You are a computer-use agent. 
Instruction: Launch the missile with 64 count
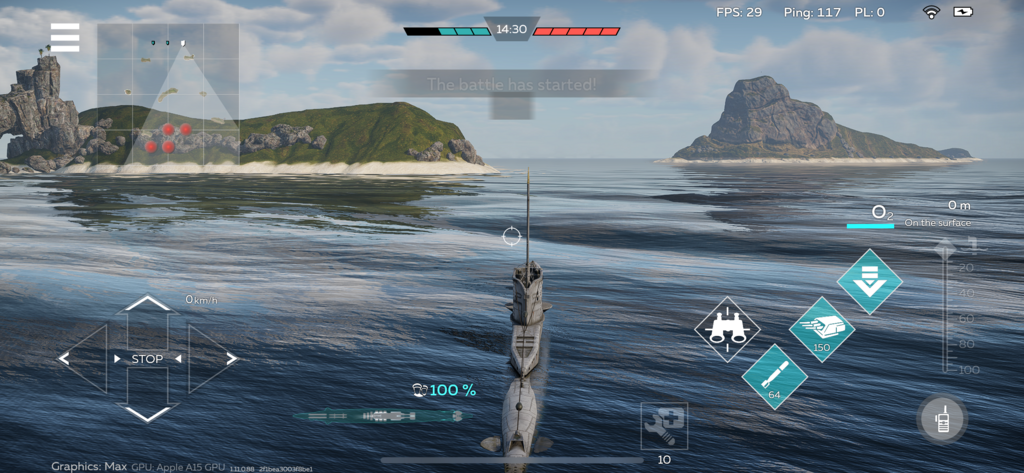pyautogui.click(x=775, y=376)
